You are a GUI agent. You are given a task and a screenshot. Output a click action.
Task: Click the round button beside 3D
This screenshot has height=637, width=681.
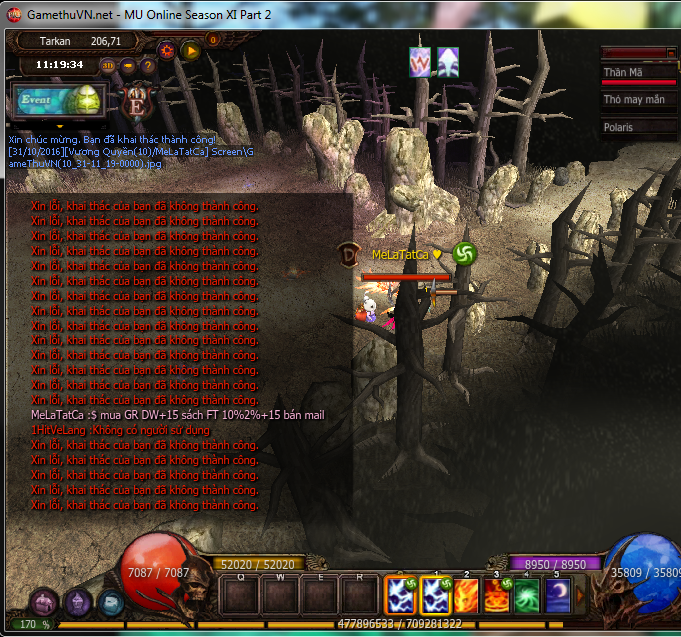coord(128,66)
